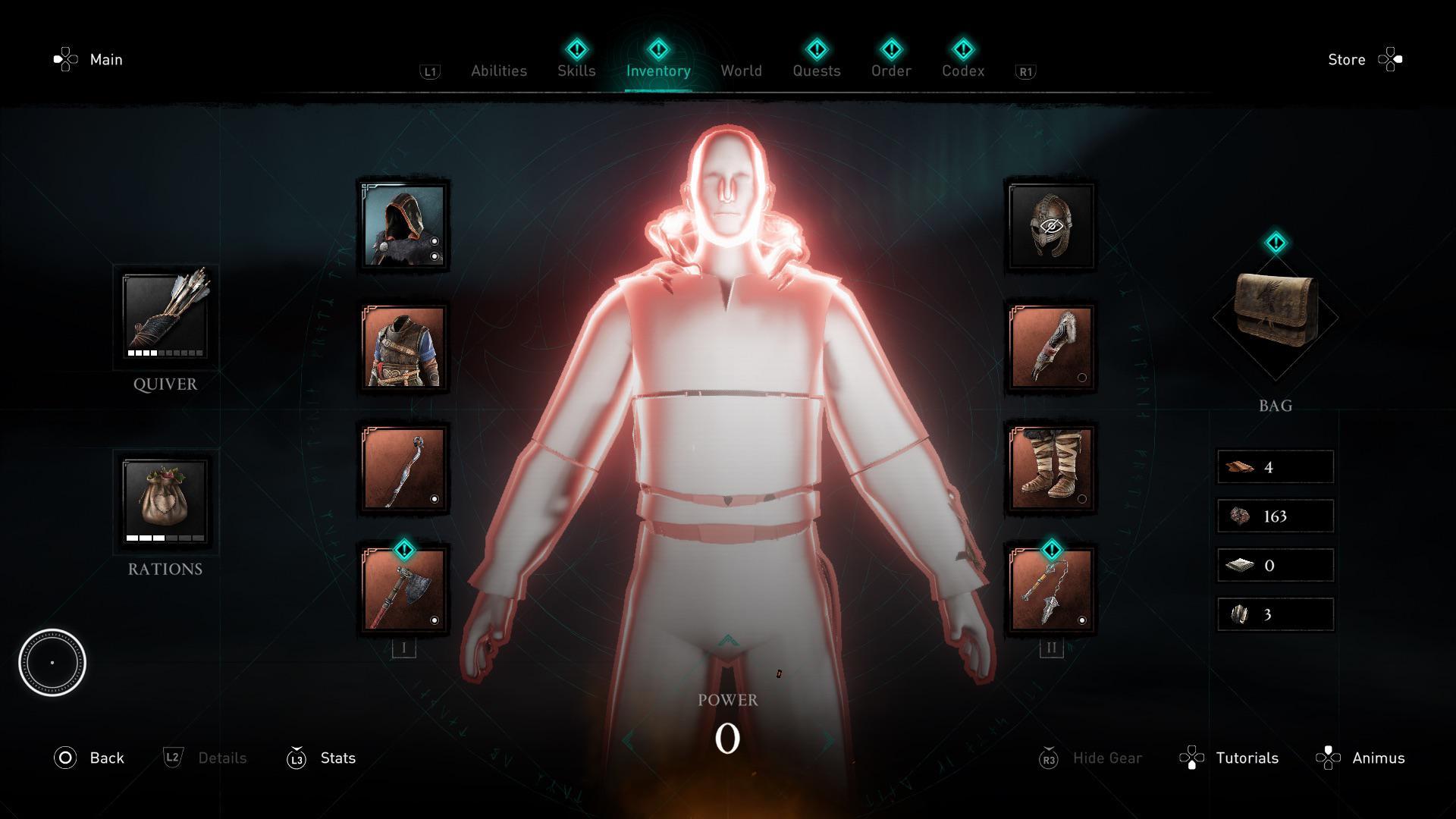Screen dimensions: 1456x819
Task: Show the Quests tab
Action: click(816, 71)
